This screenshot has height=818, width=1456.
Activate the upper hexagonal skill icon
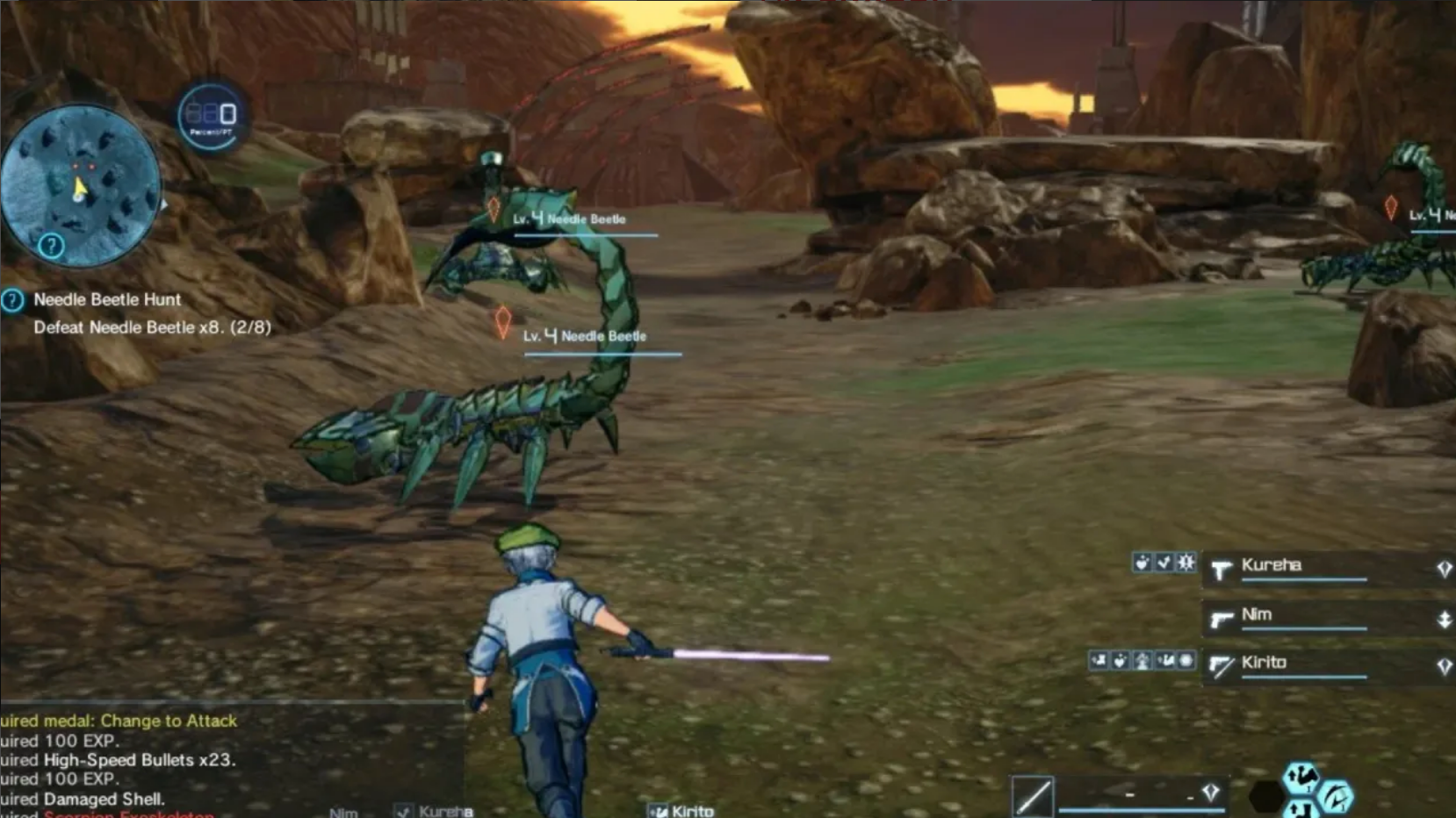[1301, 776]
